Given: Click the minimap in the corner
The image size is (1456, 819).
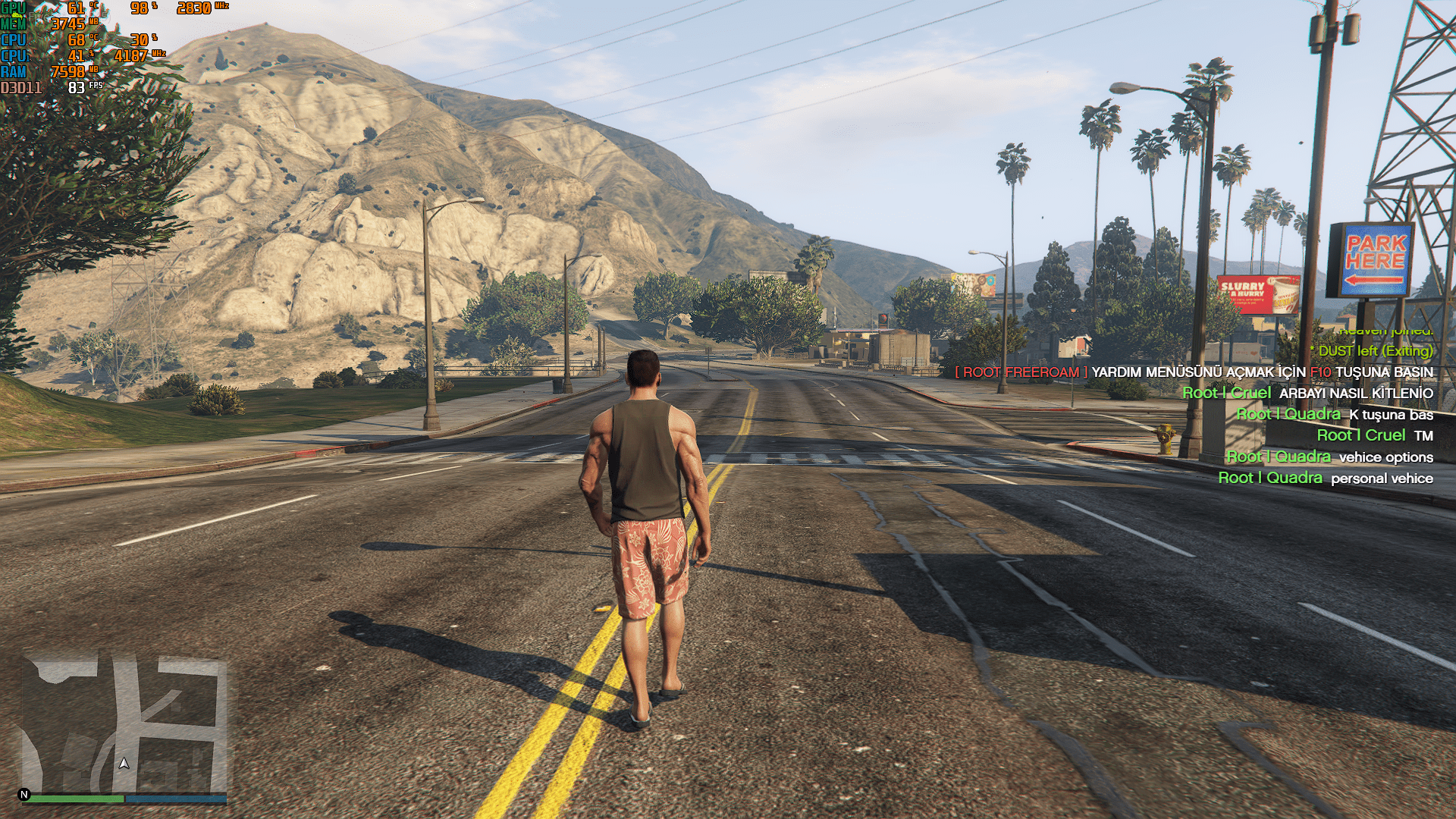Looking at the screenshot, I should (125, 724).
